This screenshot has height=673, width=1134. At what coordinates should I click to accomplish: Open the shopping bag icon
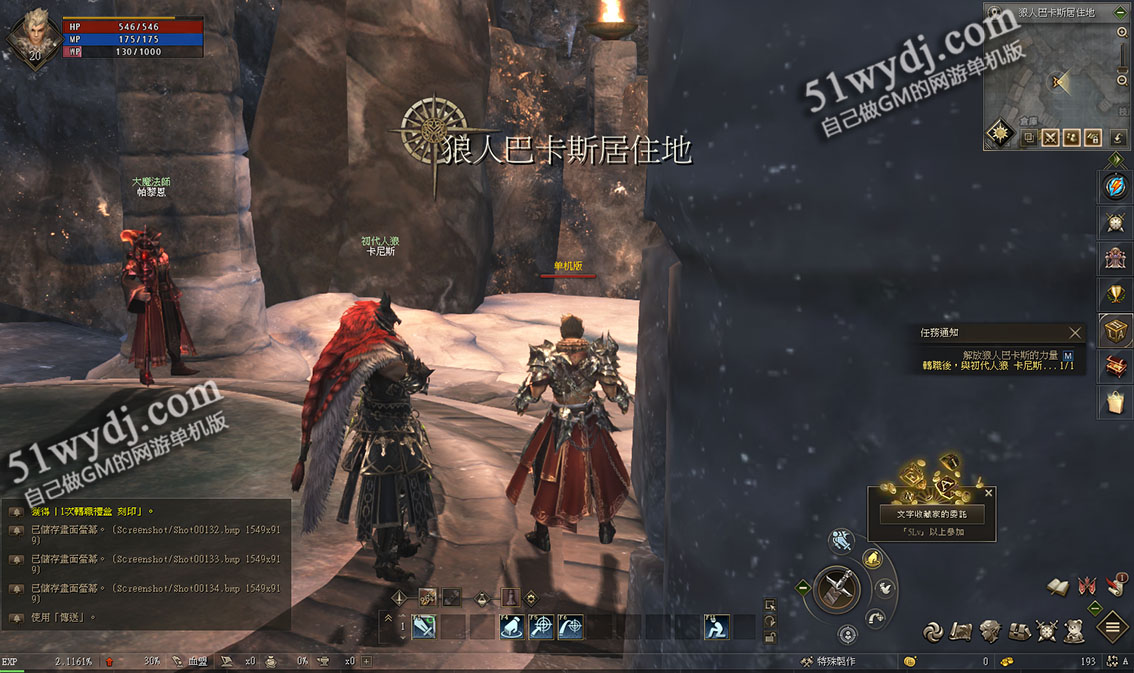tap(1114, 402)
